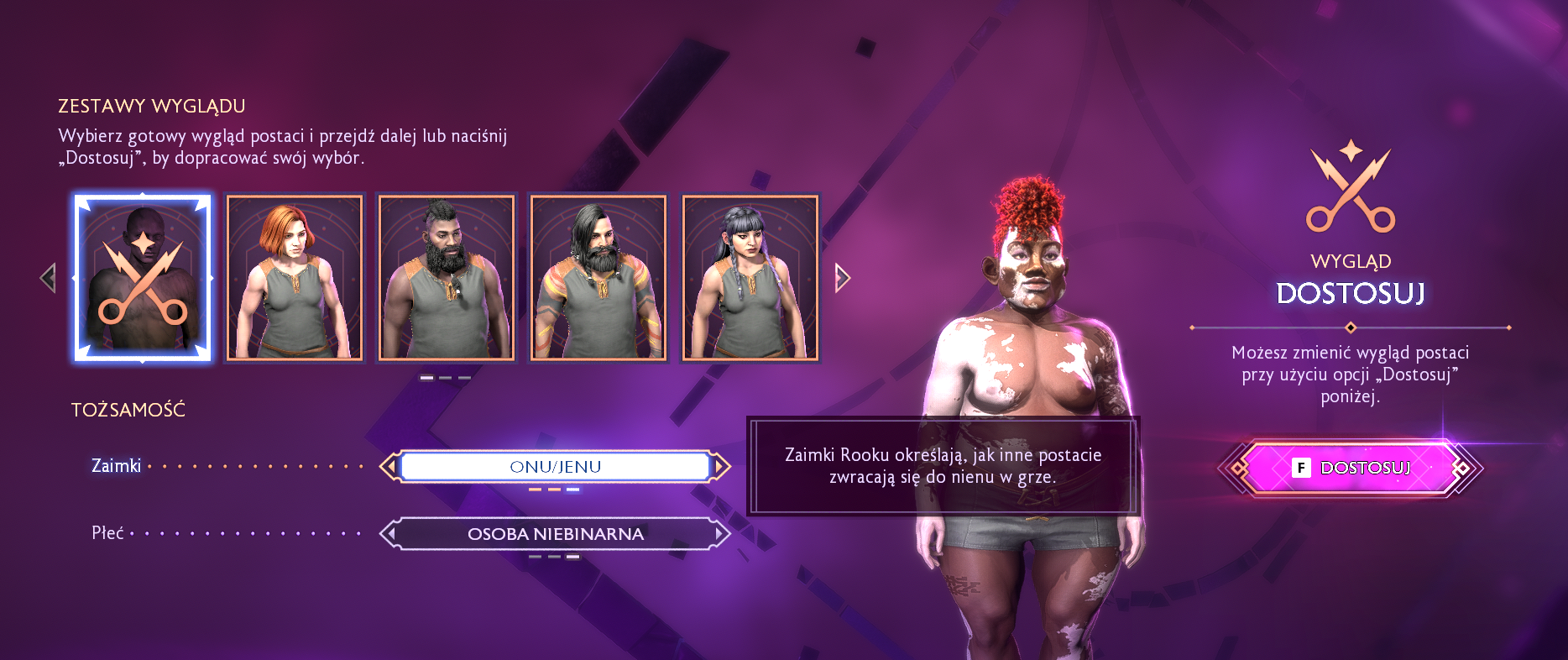Screen dimensions: 1568x660
Task: Switch Zaimki pronouns to previous option
Action: tap(389, 467)
